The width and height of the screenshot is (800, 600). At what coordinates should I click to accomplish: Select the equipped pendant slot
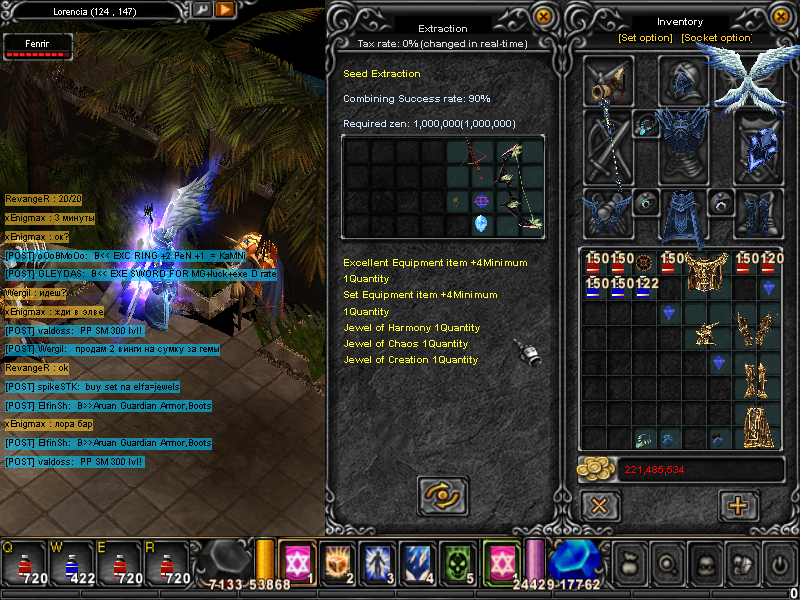click(x=646, y=126)
